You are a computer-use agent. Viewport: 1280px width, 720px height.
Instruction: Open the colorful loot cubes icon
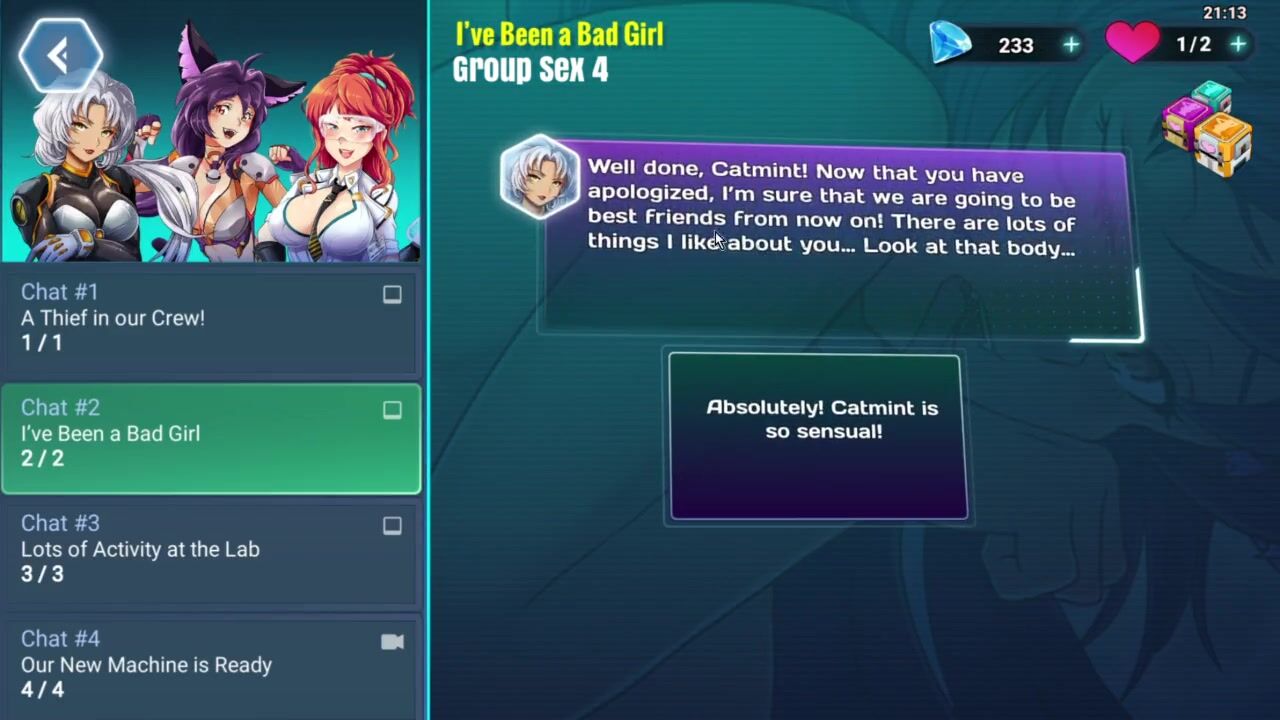(1207, 129)
